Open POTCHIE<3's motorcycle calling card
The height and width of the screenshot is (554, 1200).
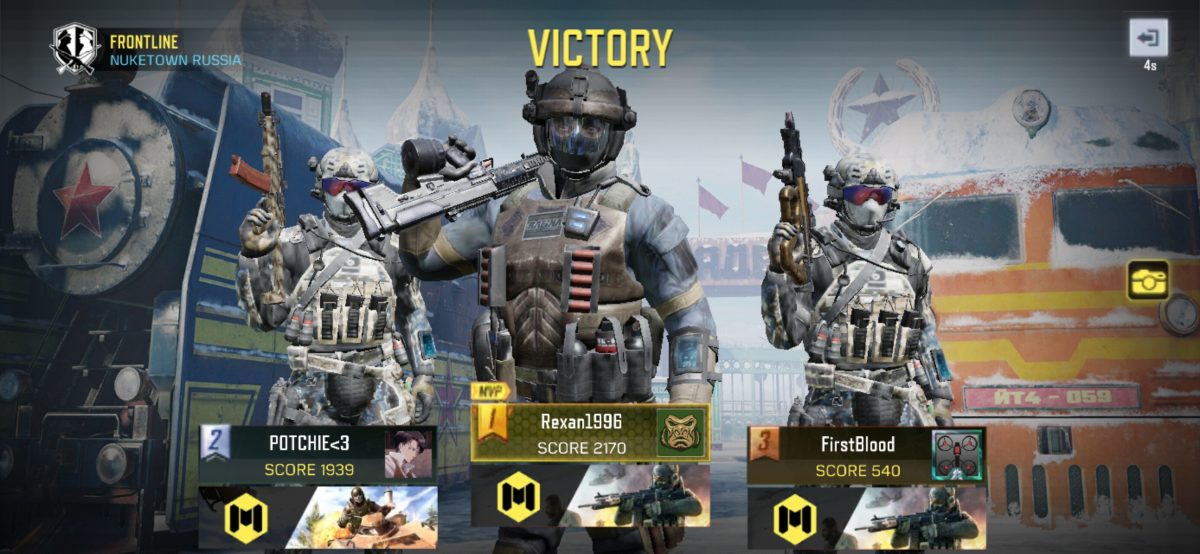tap(372, 516)
